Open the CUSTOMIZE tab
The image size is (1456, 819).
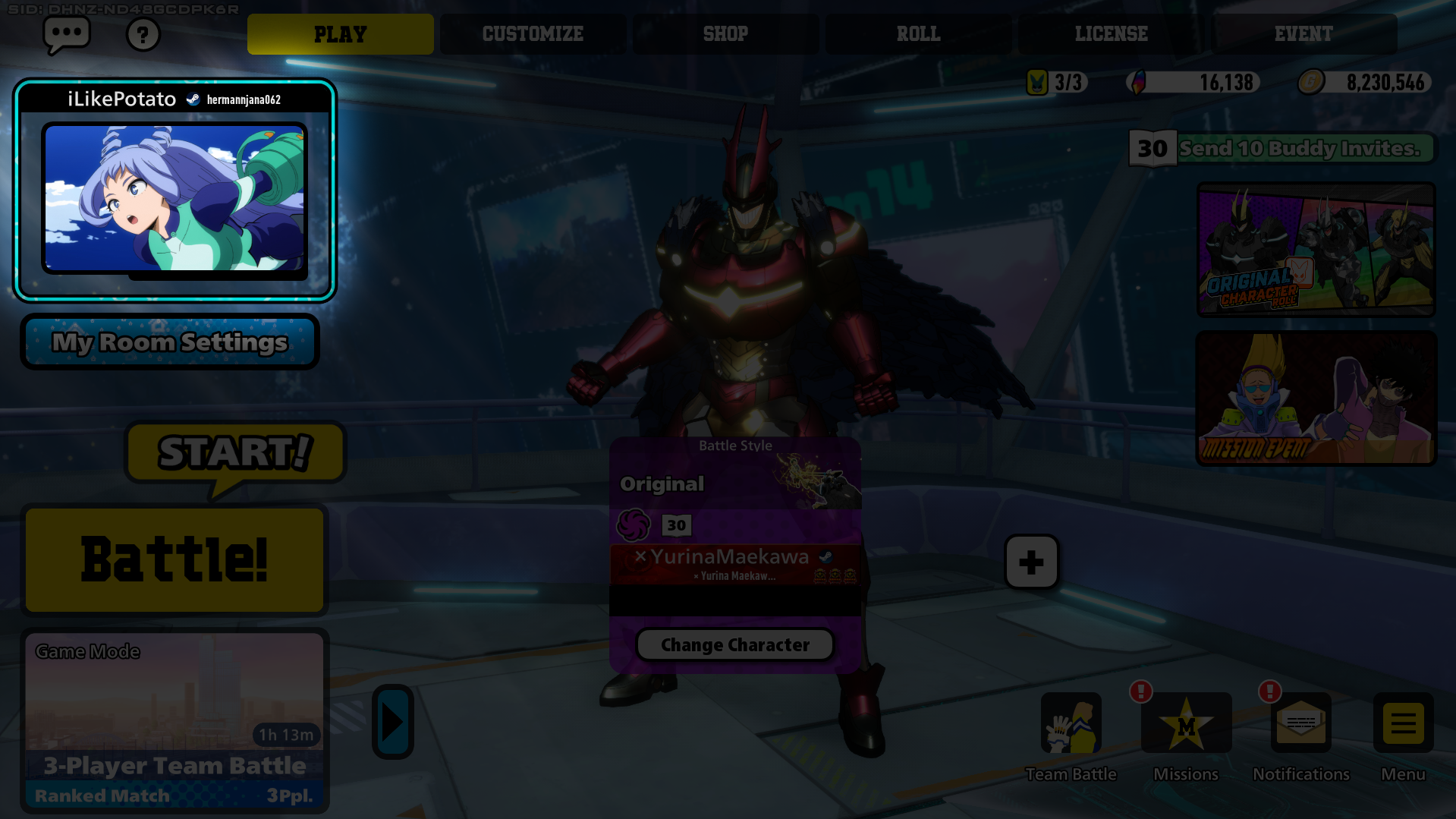pyautogui.click(x=533, y=34)
